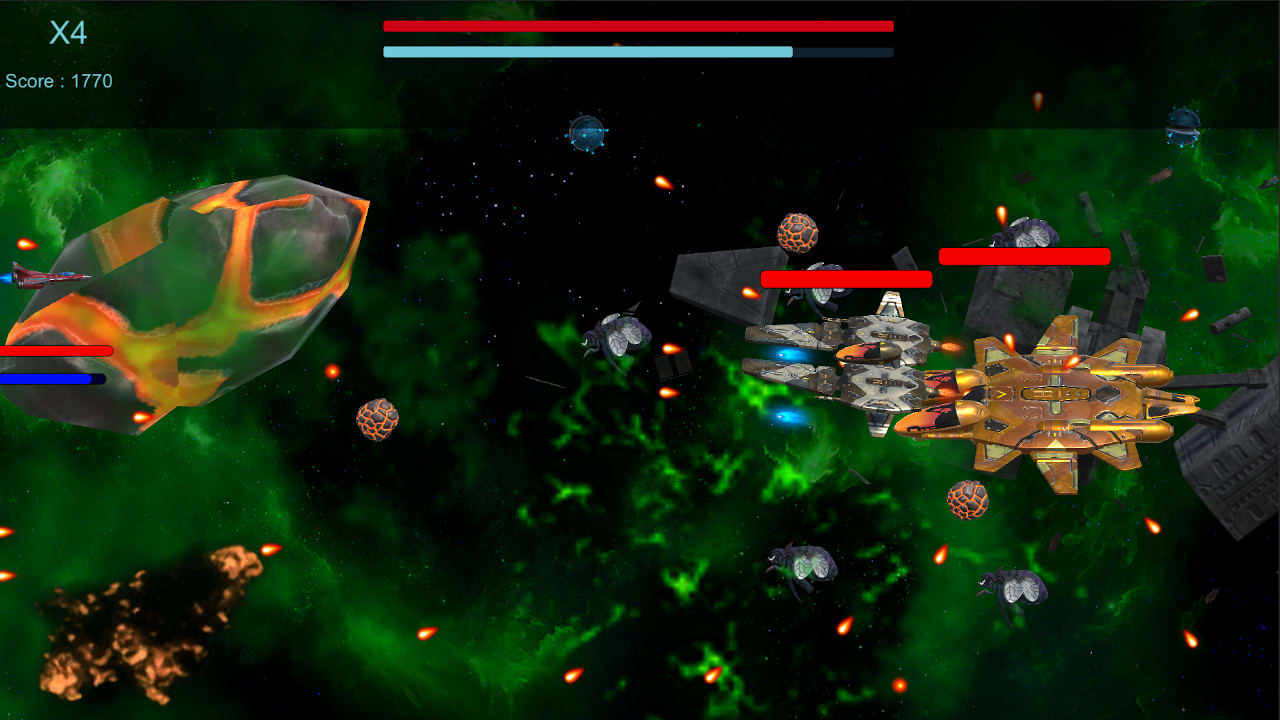The height and width of the screenshot is (720, 1280).
Task: Target the blue mine at top center
Action: (585, 133)
